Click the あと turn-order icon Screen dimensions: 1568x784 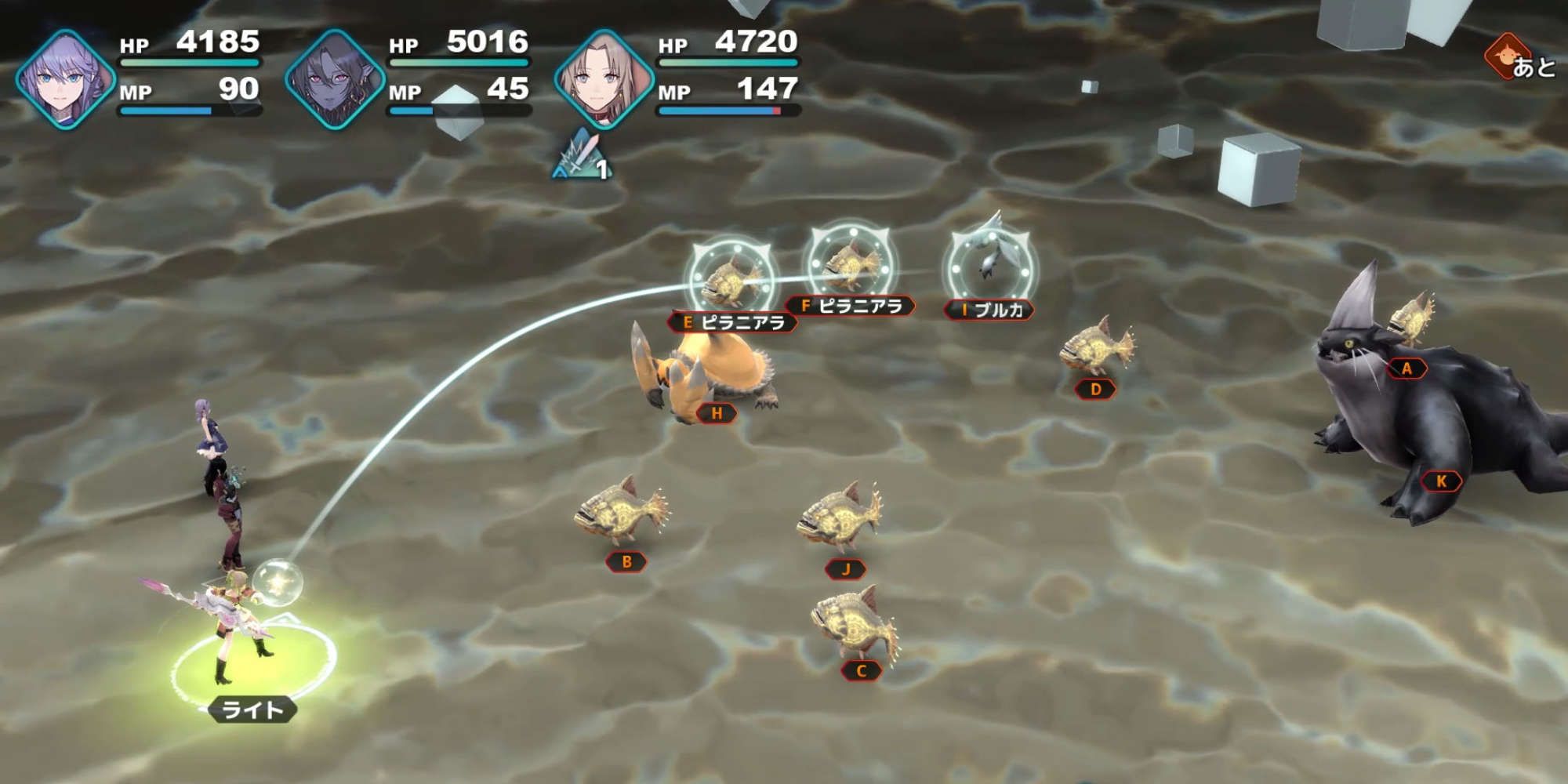coord(1519,59)
